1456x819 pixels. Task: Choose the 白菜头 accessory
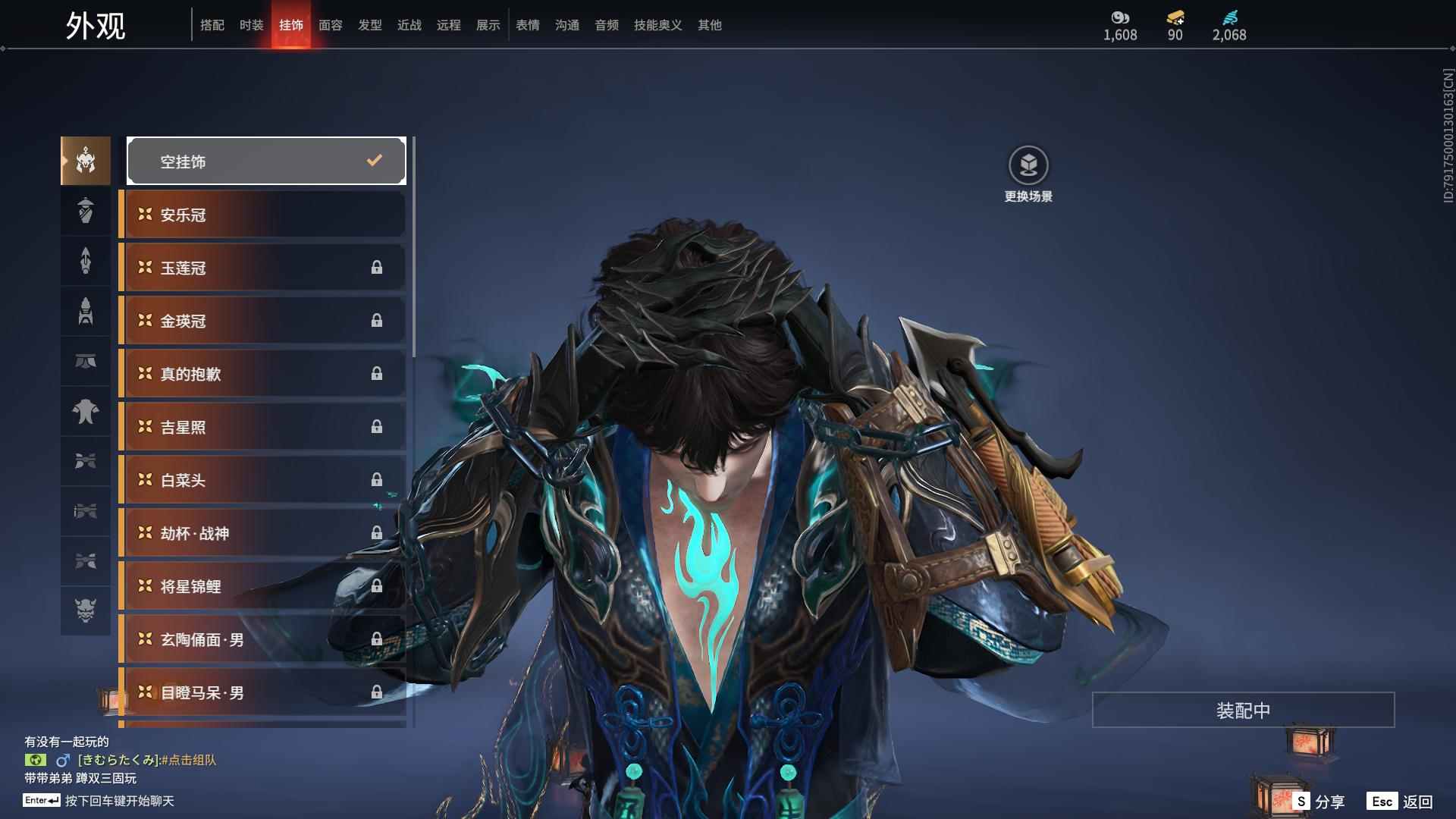[263, 480]
